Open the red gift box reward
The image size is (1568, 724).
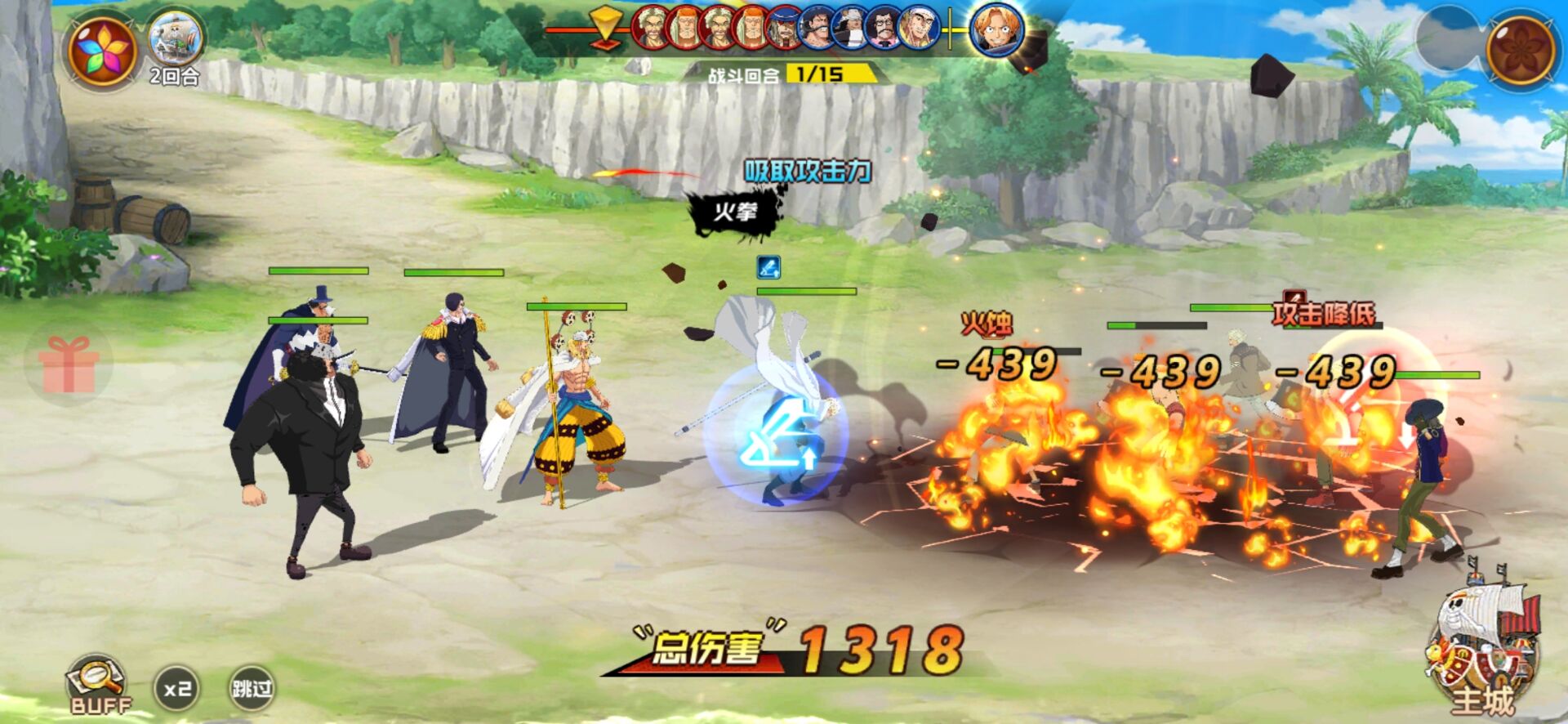(x=69, y=364)
